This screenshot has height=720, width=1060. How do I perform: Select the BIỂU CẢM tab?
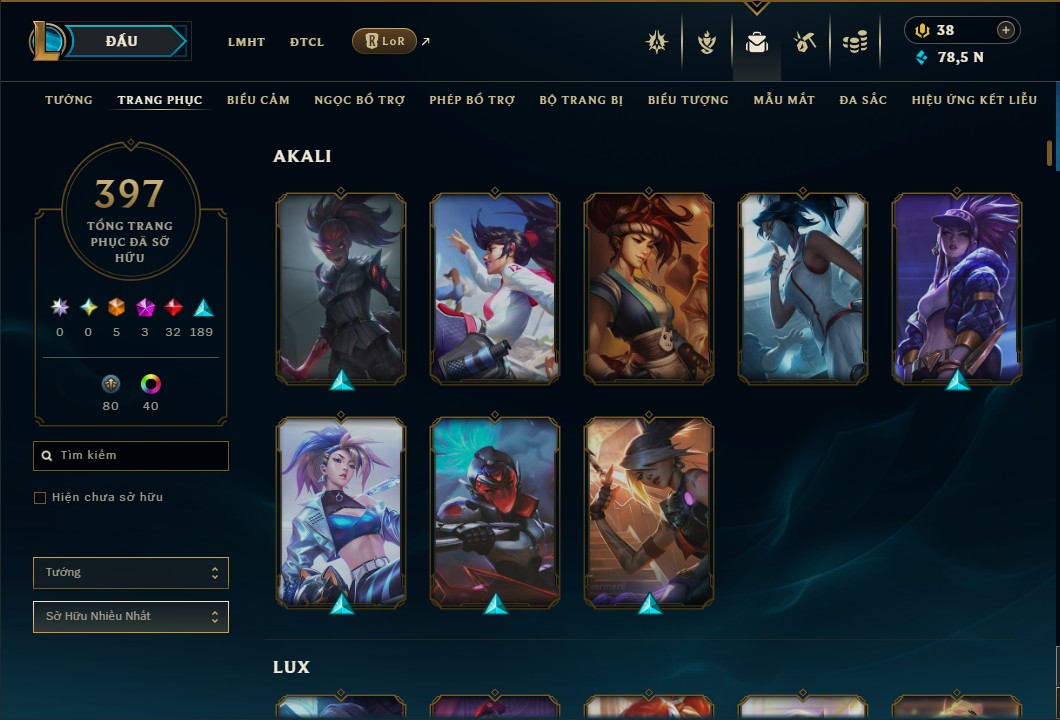tap(258, 100)
